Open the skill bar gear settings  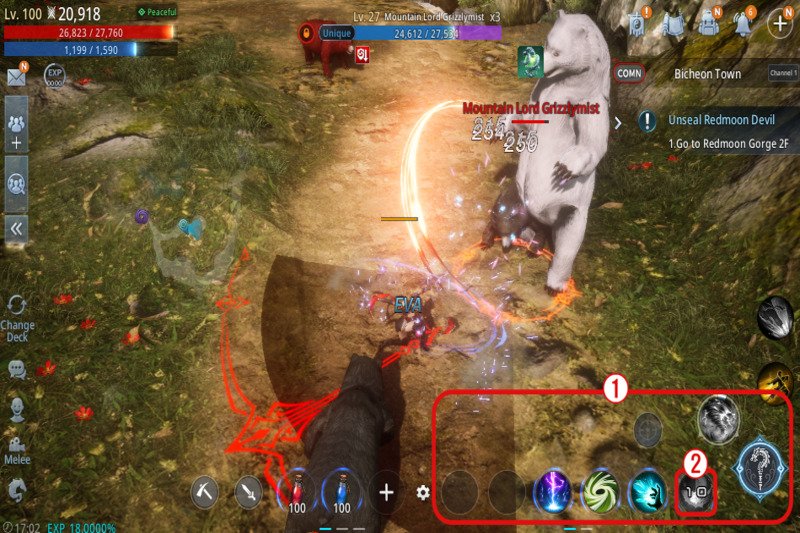(x=423, y=492)
